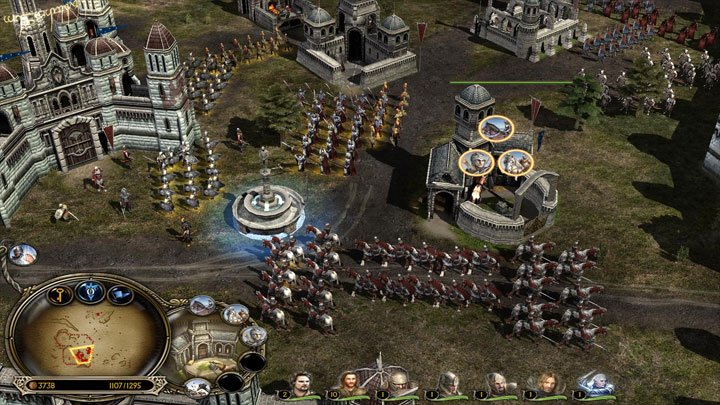The height and width of the screenshot is (405, 720).
Task: Activate the lowest command icon beside the resource bar
Action: tap(198, 386)
